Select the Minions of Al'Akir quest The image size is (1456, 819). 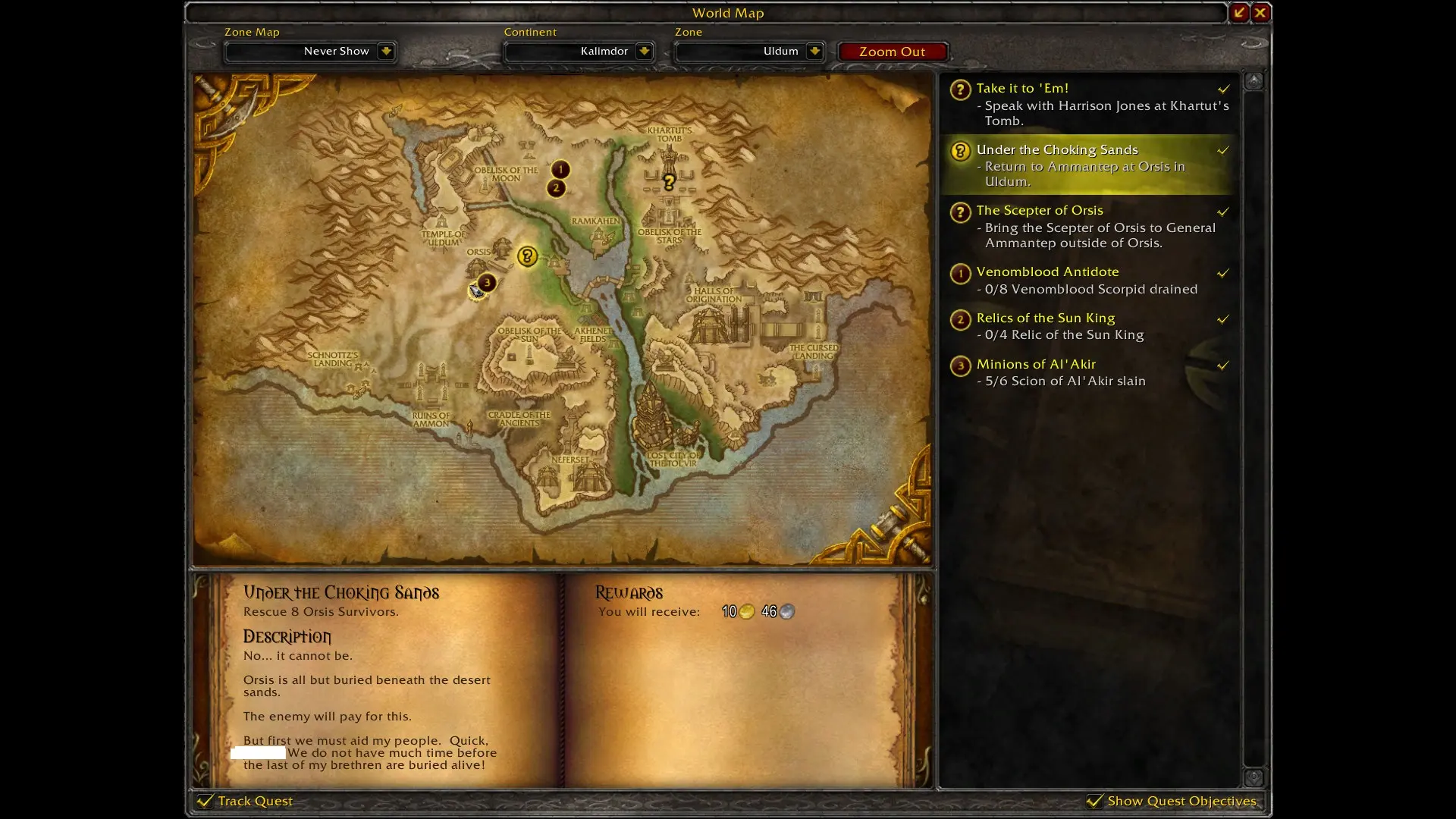coord(1035,365)
